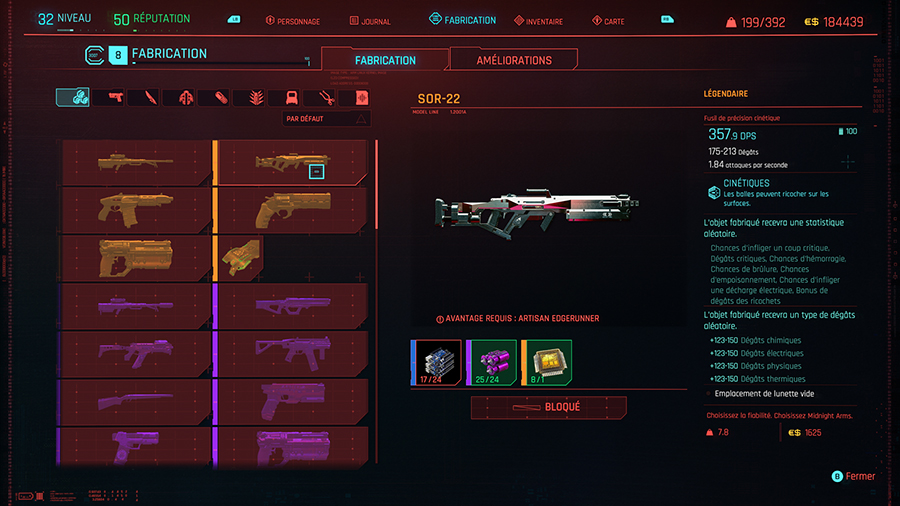Image resolution: width=900 pixels, height=506 pixels.
Task: Select the Fabrication tab
Action: 385,60
